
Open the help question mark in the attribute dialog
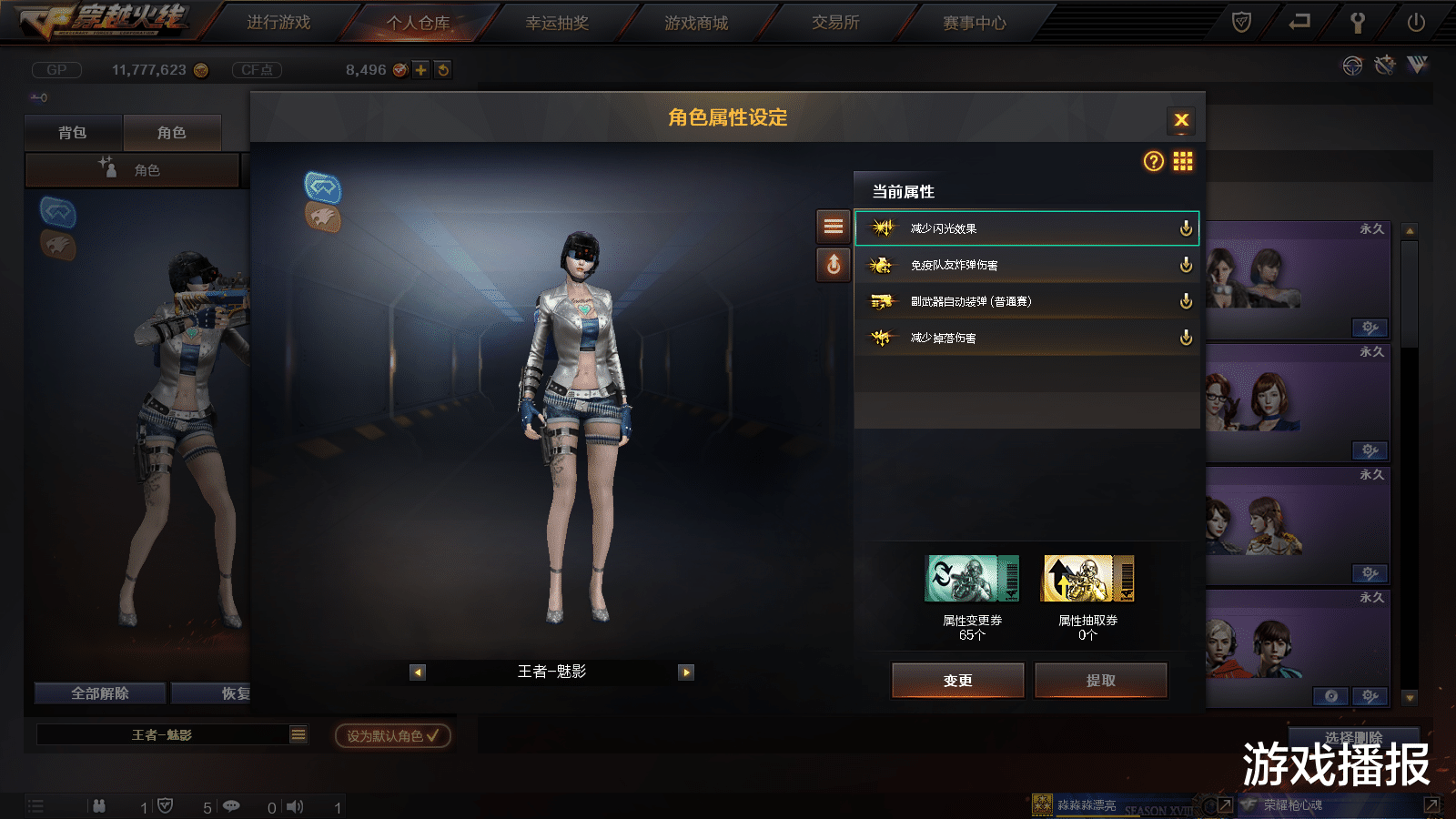click(x=1153, y=161)
